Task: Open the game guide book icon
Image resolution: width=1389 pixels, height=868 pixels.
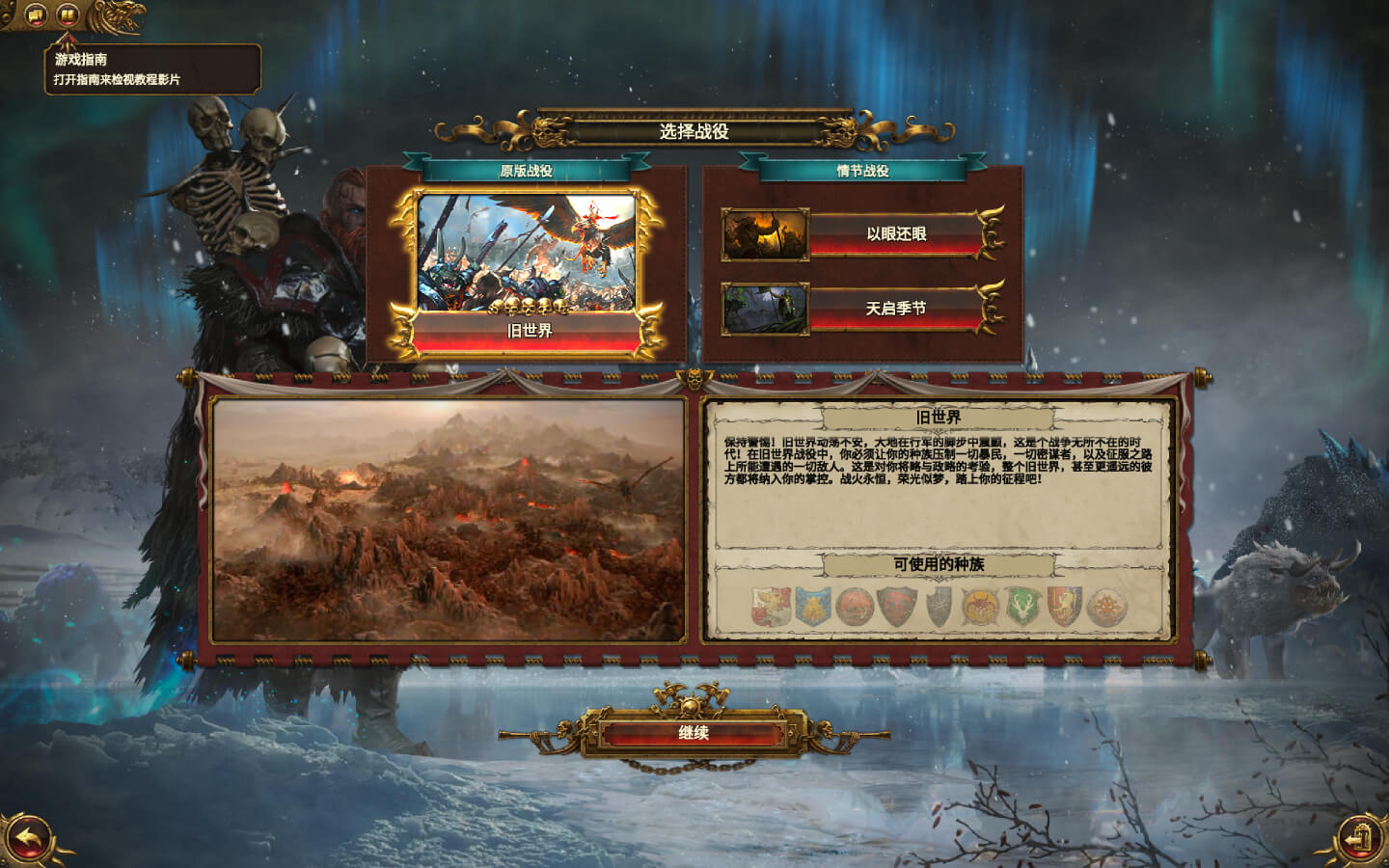Action: click(x=67, y=14)
